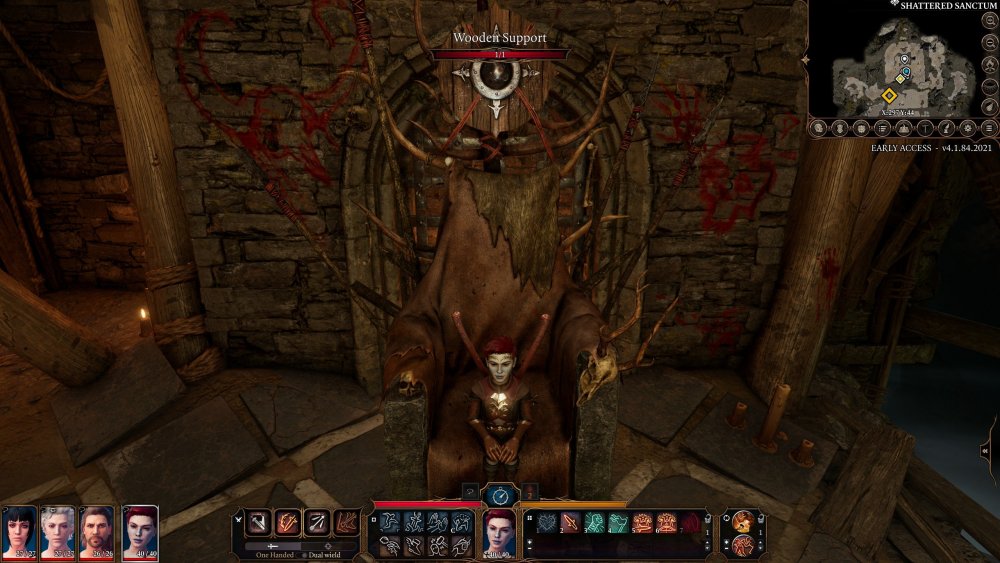The height and width of the screenshot is (563, 1000).
Task: Click the red-haired portrait in the party list
Action: pyautogui.click(x=140, y=528)
